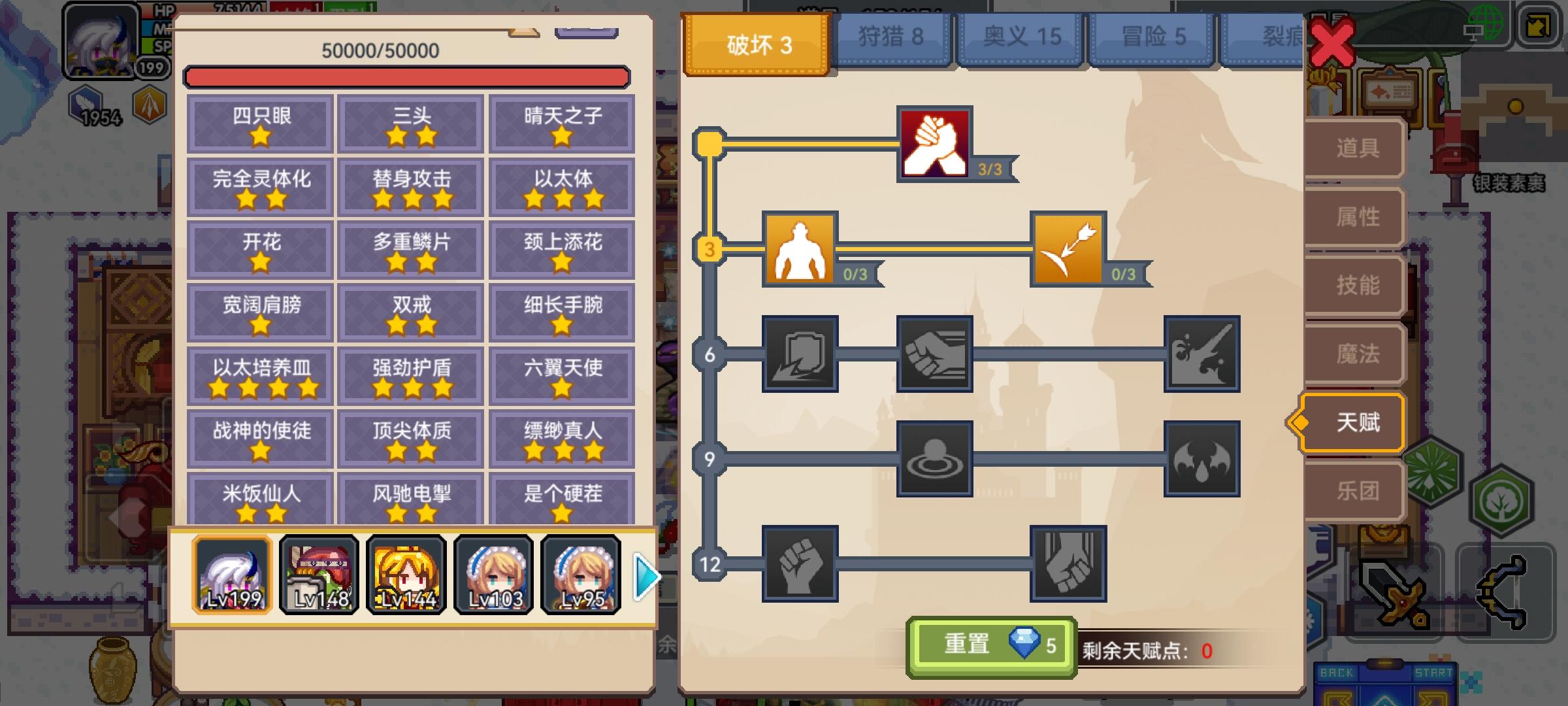Select the Lv103 maid character thumbnail

493,575
